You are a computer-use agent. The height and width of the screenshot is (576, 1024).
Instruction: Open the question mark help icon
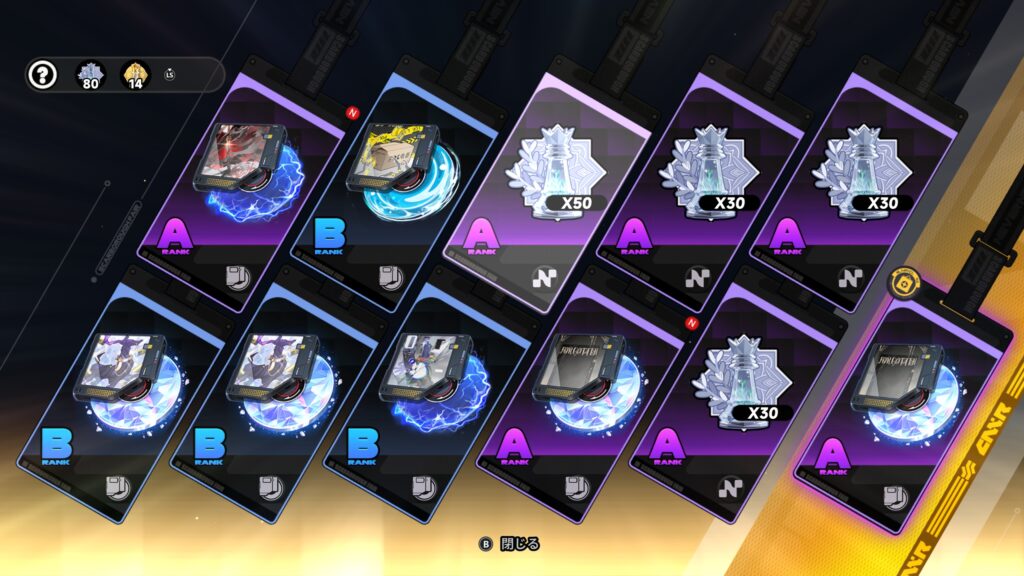point(41,75)
